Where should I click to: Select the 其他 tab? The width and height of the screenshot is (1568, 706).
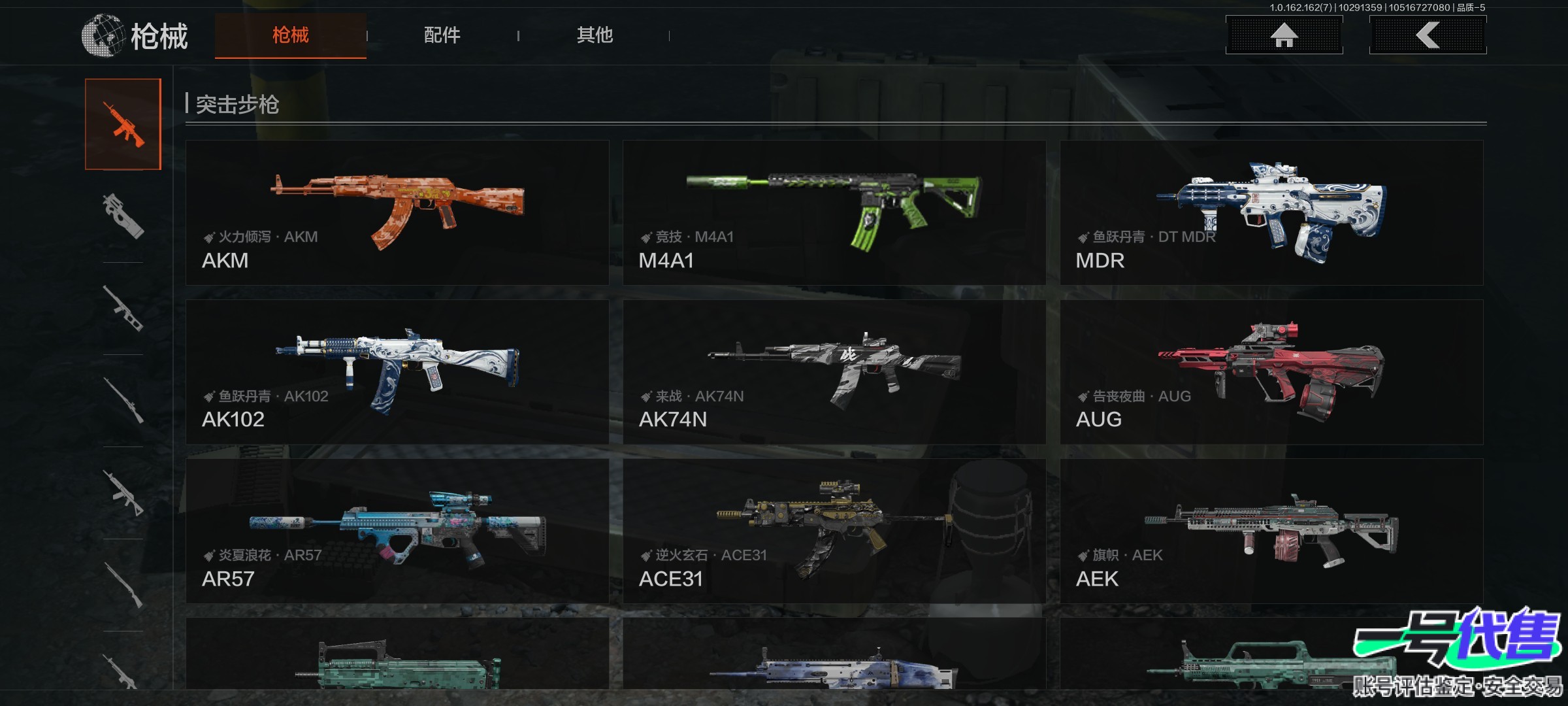(x=594, y=35)
